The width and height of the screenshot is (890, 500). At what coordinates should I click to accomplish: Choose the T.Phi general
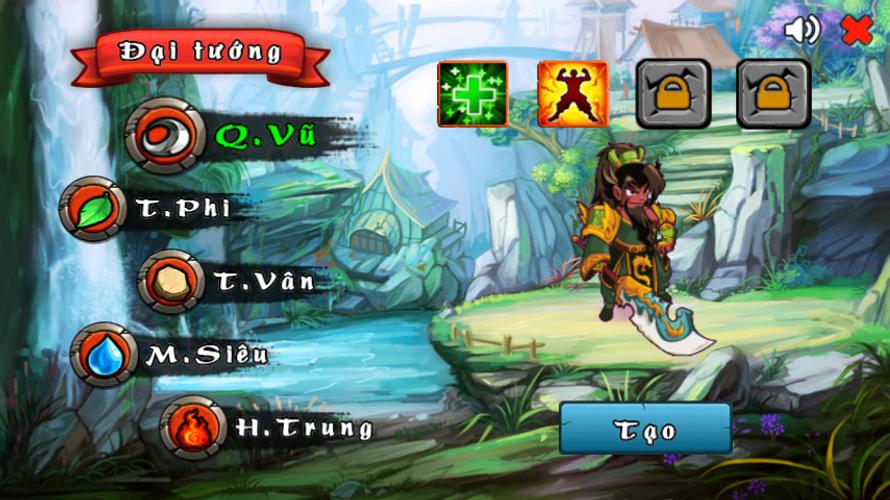pyautogui.click(x=94, y=208)
